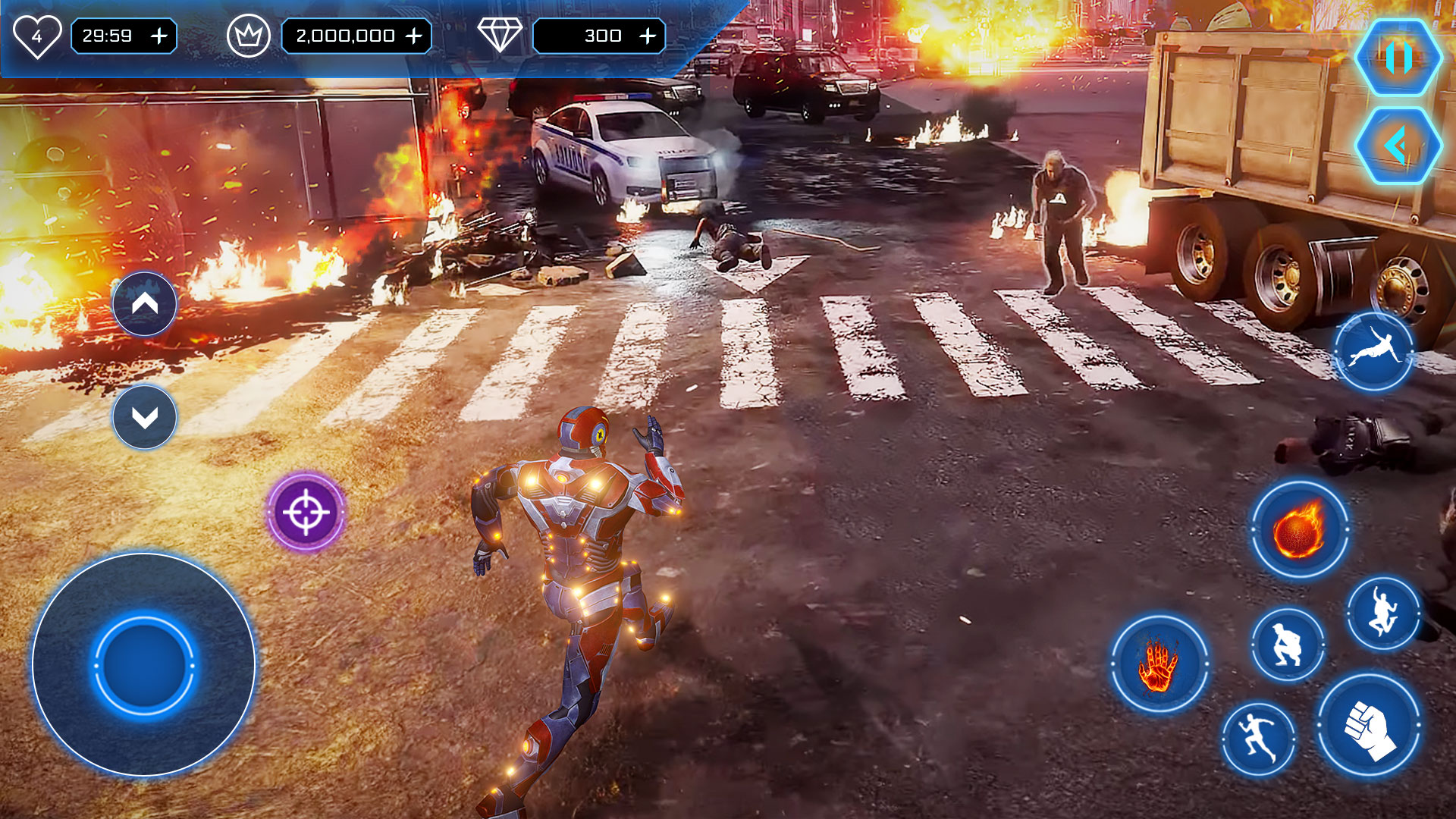Screen dimensions: 1456x819
Task: Click the crown coins icon
Action: point(249,36)
